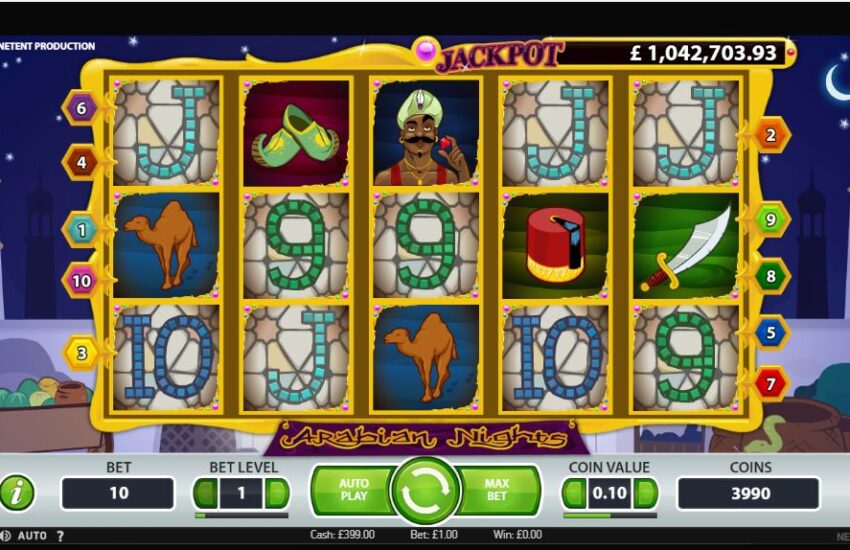Select payline 4 marker

pyautogui.click(x=80, y=160)
